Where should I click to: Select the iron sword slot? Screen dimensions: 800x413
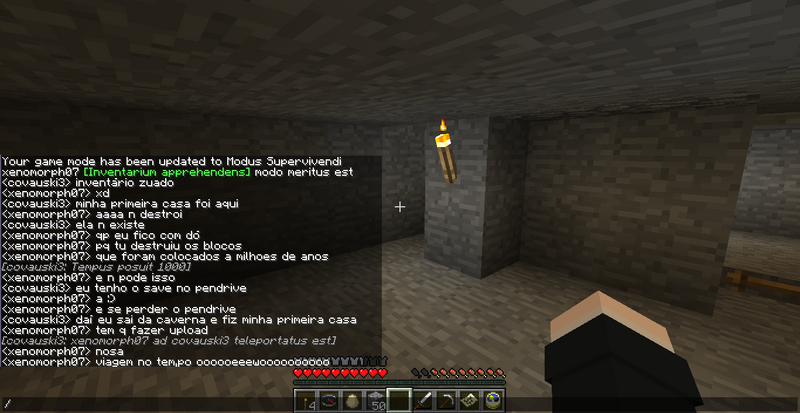[422, 401]
